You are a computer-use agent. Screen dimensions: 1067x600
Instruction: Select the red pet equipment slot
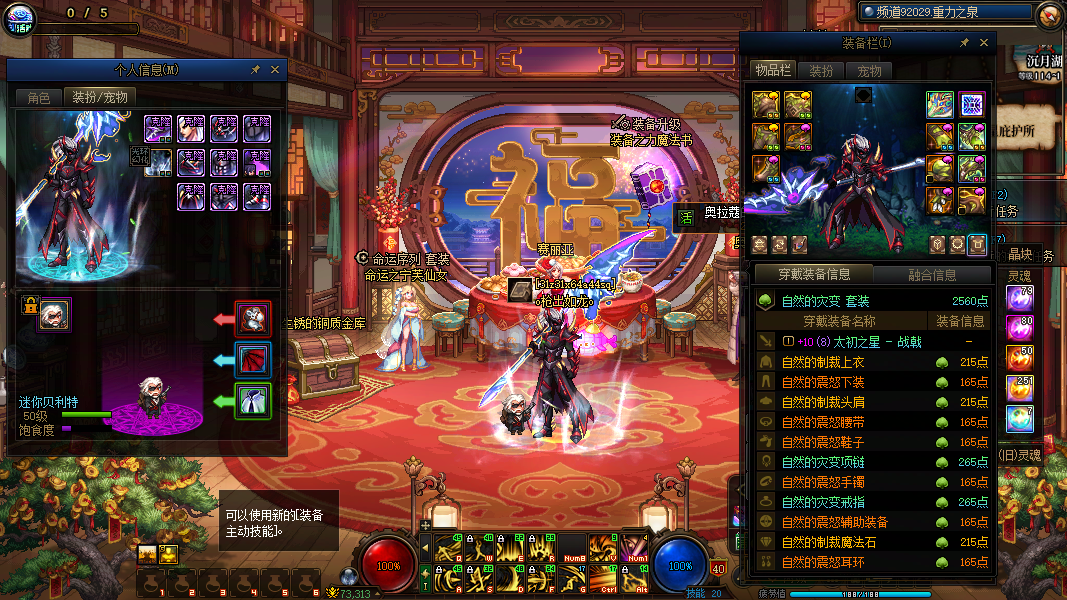click(x=253, y=320)
